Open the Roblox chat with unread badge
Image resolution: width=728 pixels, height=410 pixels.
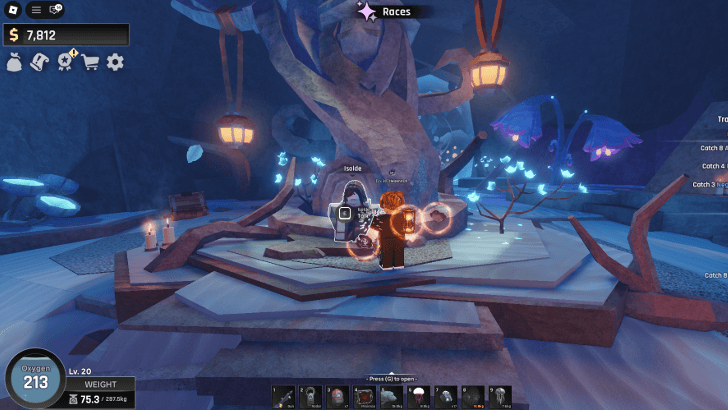[x=56, y=10]
